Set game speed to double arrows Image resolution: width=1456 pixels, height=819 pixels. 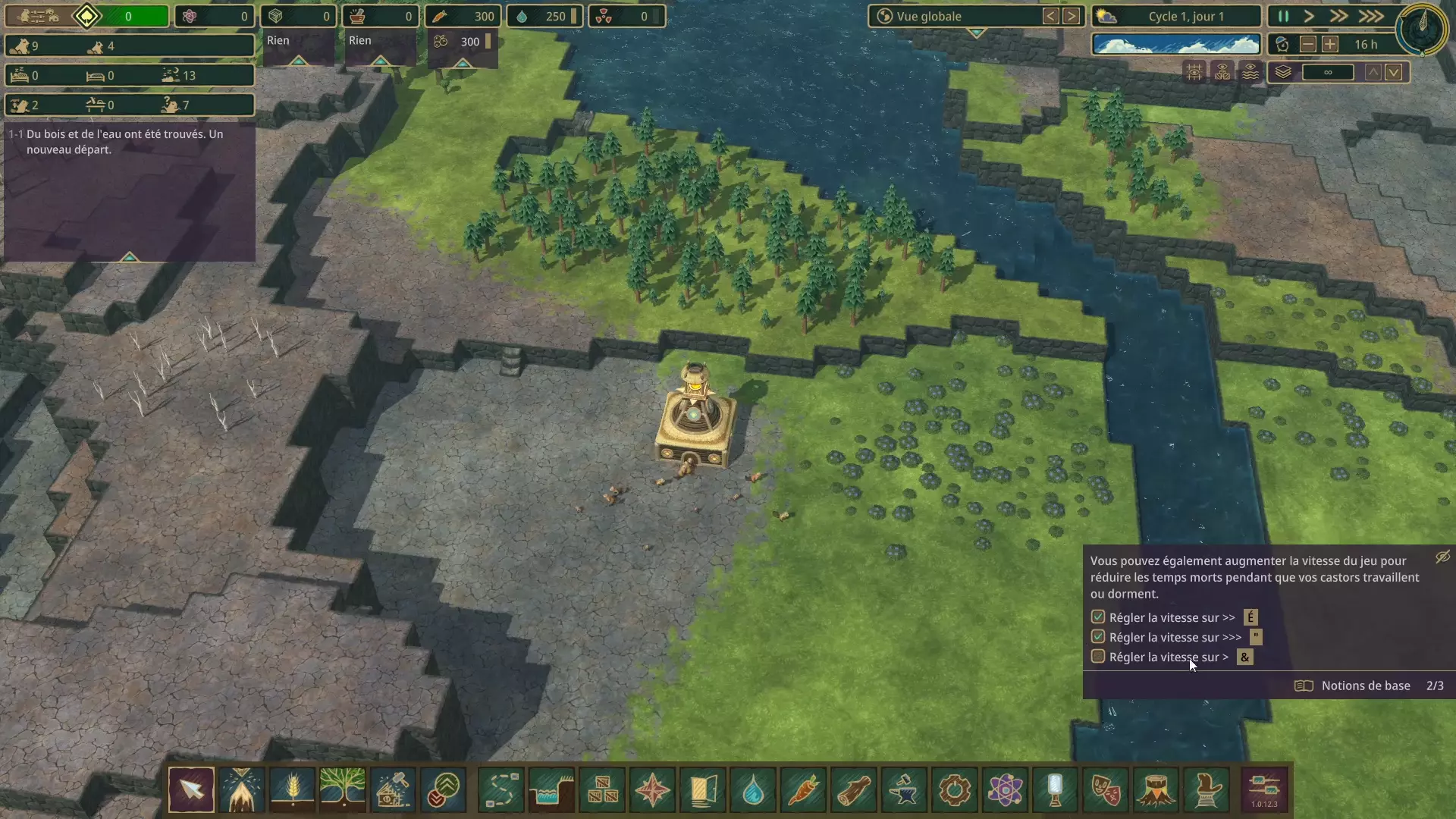click(1339, 17)
